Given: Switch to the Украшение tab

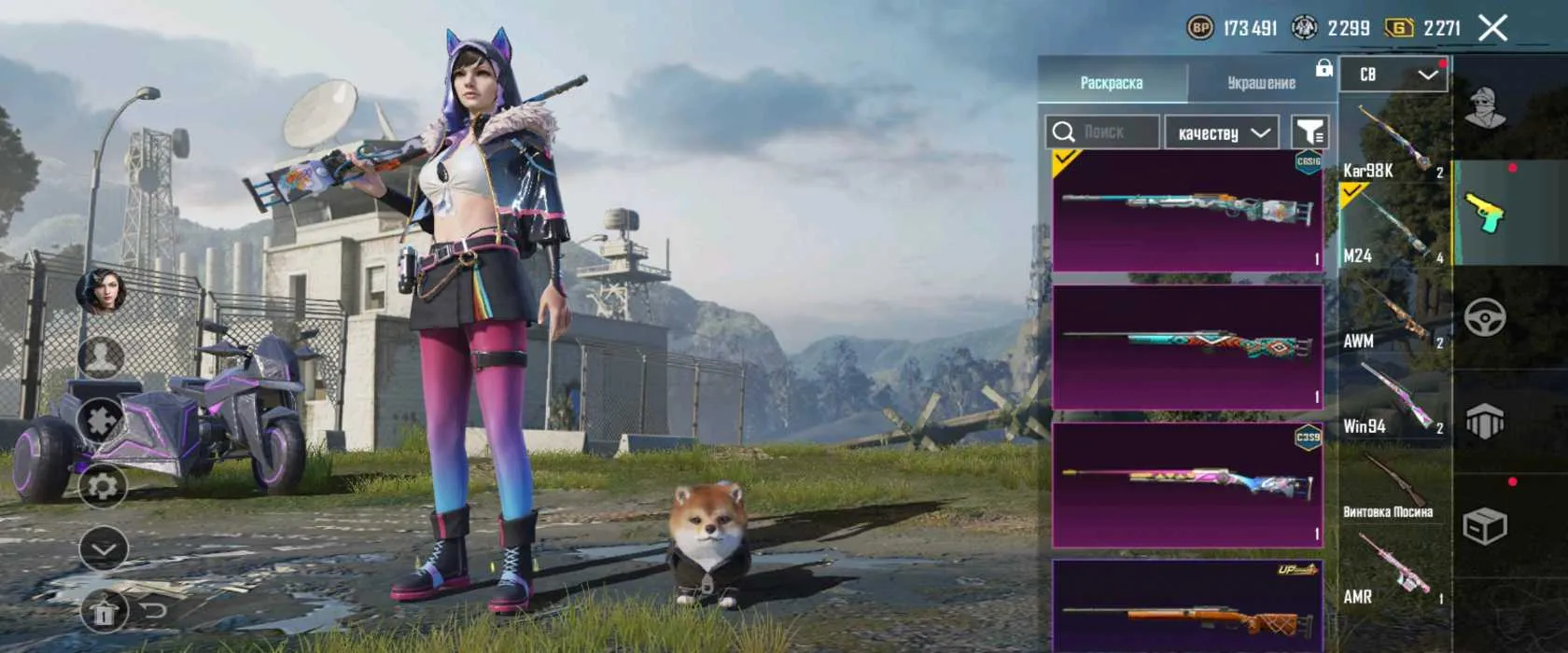Looking at the screenshot, I should pyautogui.click(x=1260, y=83).
